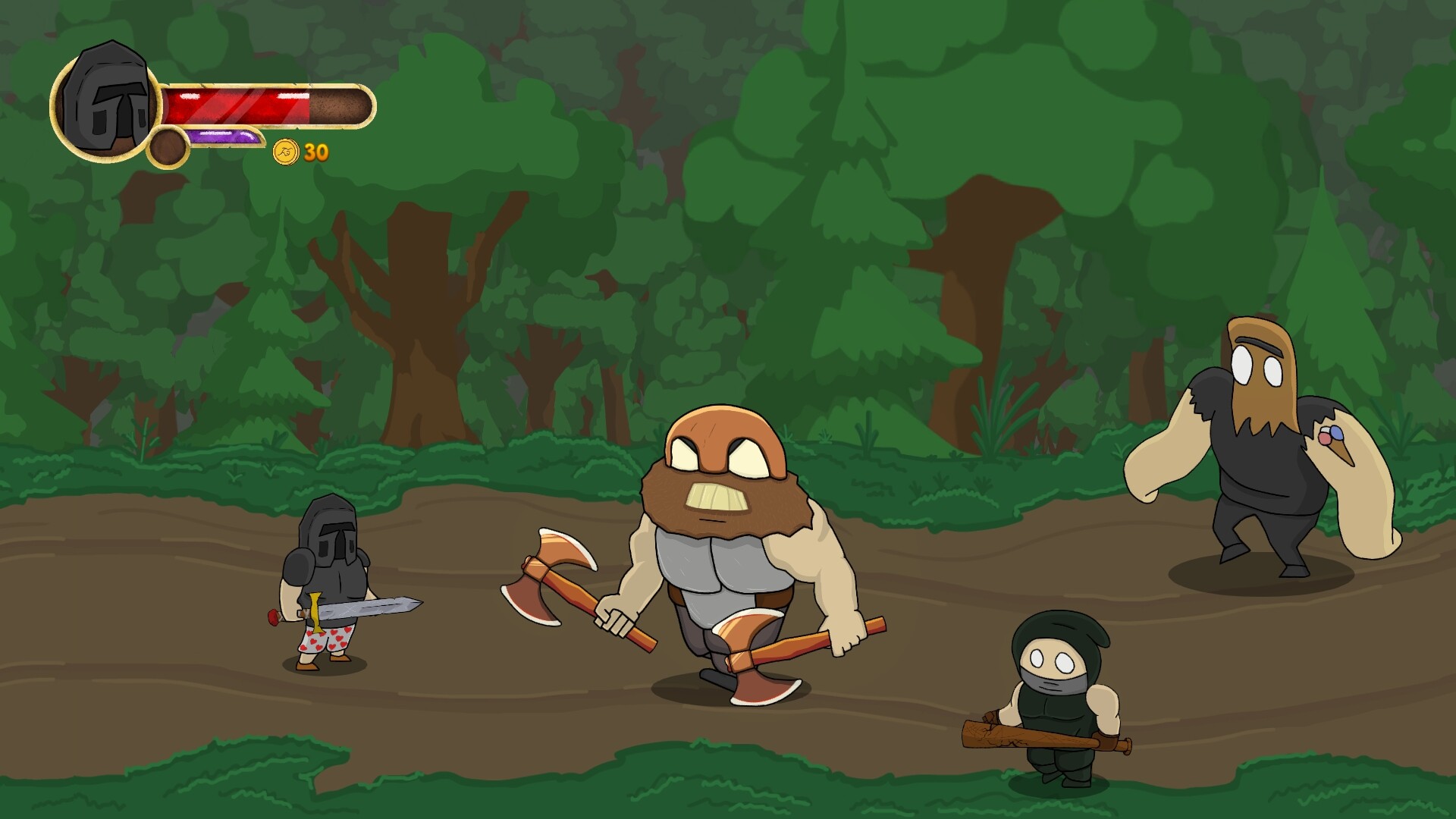Select the coin counter showing 30
Viewport: 1456px width, 819px height.
316,154
